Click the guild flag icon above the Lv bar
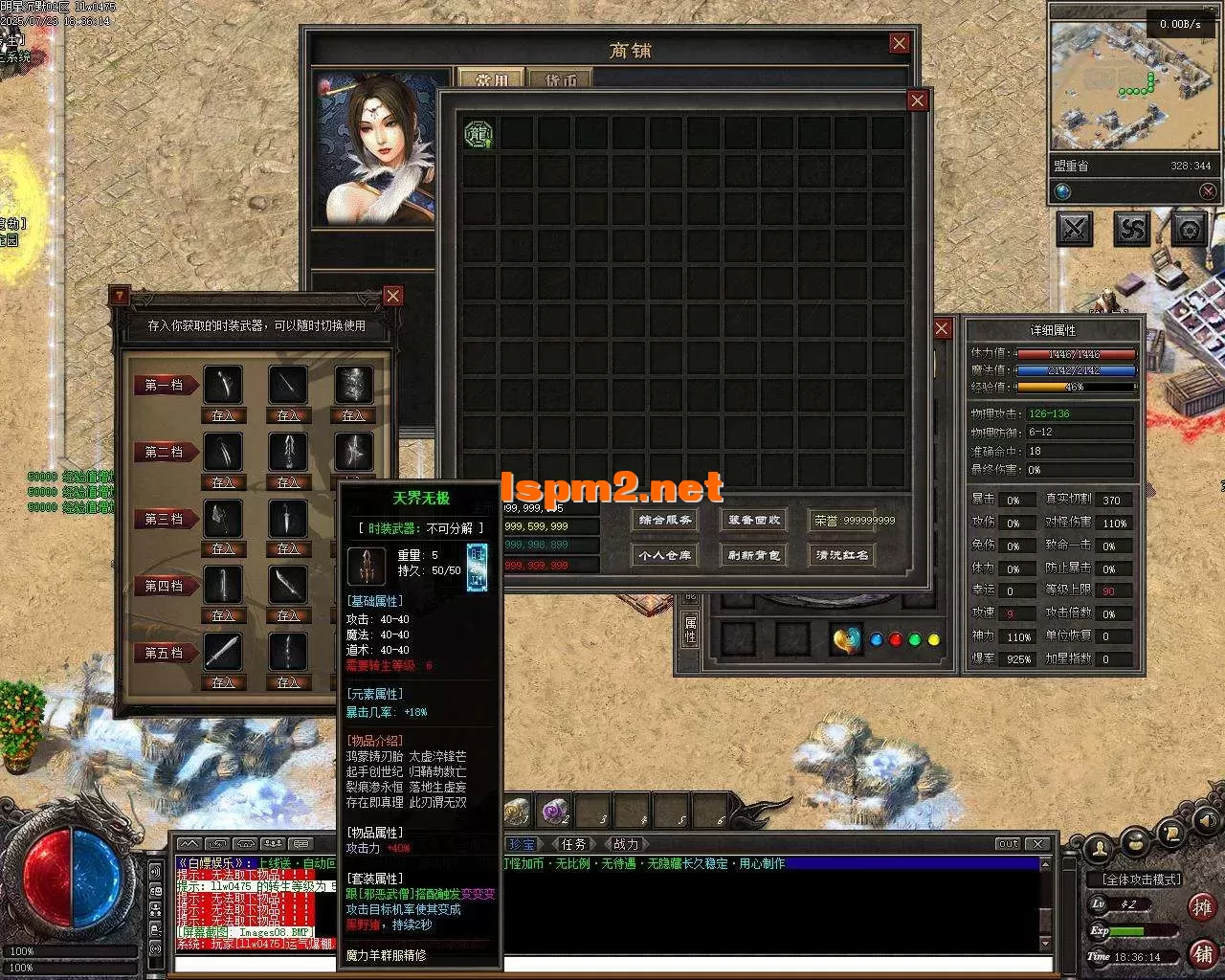Image resolution: width=1225 pixels, height=980 pixels. pyautogui.click(x=1170, y=834)
